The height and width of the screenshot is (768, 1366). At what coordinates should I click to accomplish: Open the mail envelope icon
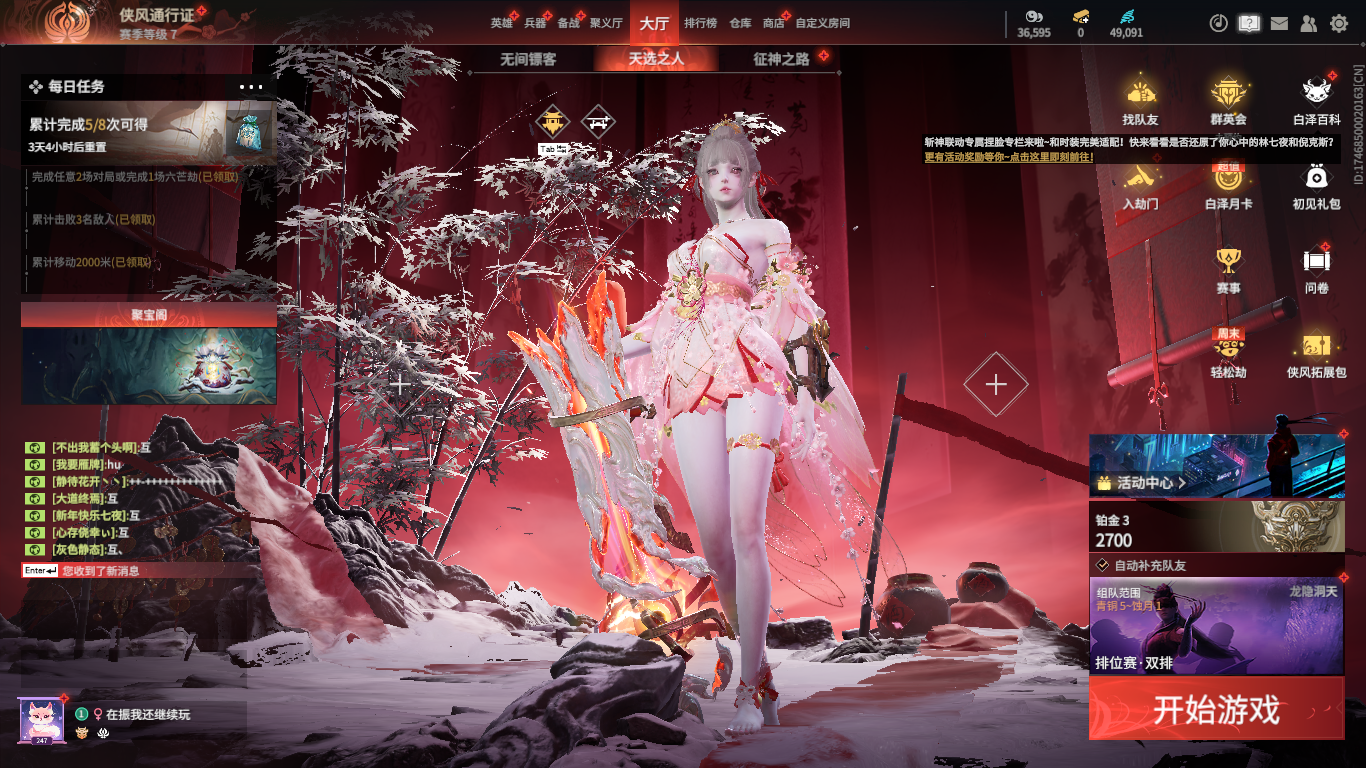click(x=1279, y=23)
